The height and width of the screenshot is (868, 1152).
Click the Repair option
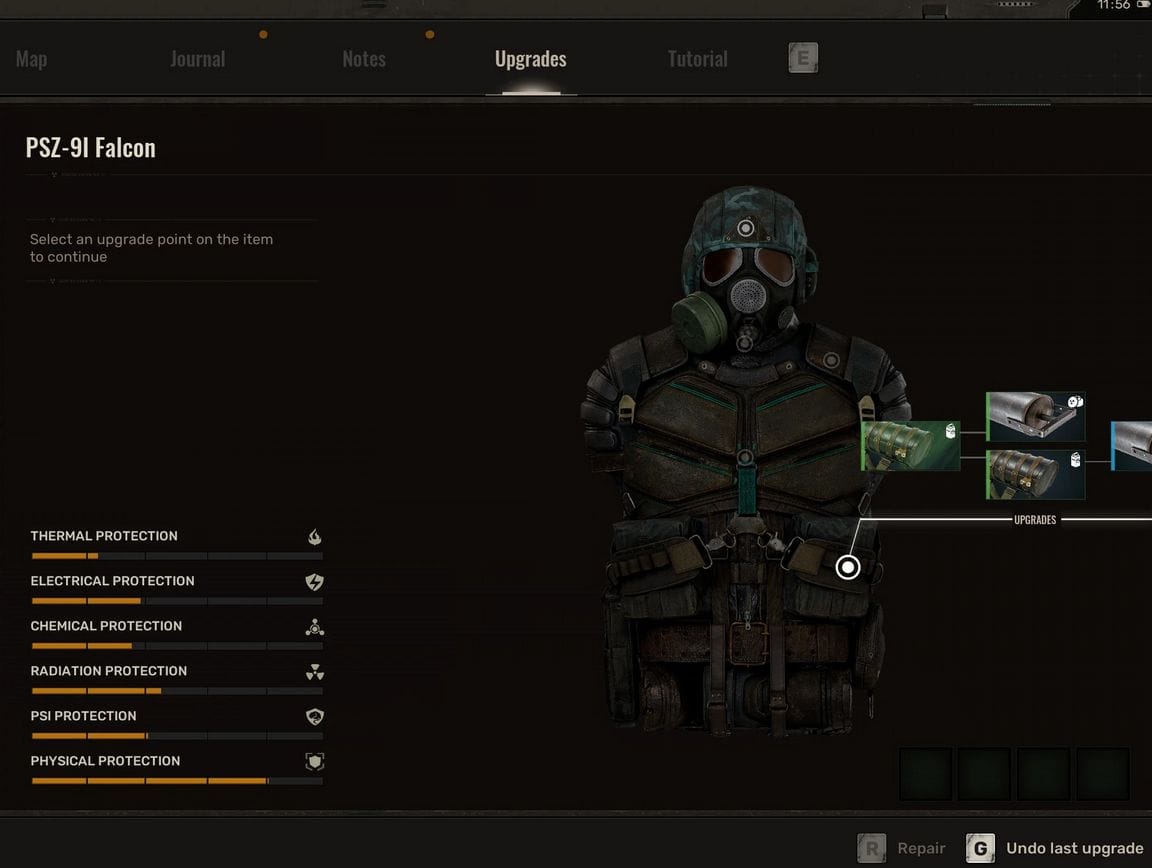(x=903, y=849)
